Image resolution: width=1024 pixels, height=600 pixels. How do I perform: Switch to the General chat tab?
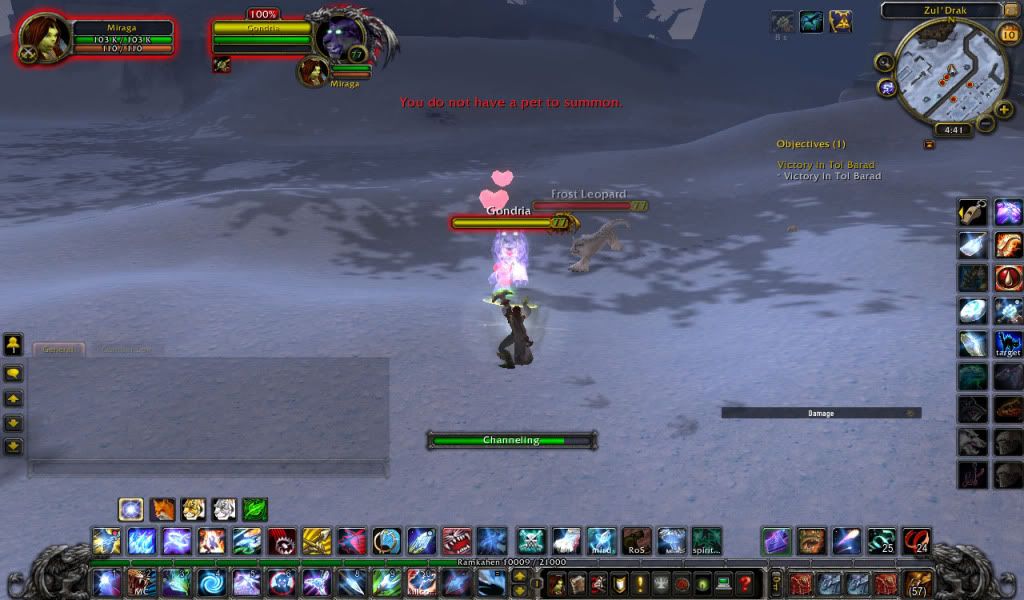[58, 350]
